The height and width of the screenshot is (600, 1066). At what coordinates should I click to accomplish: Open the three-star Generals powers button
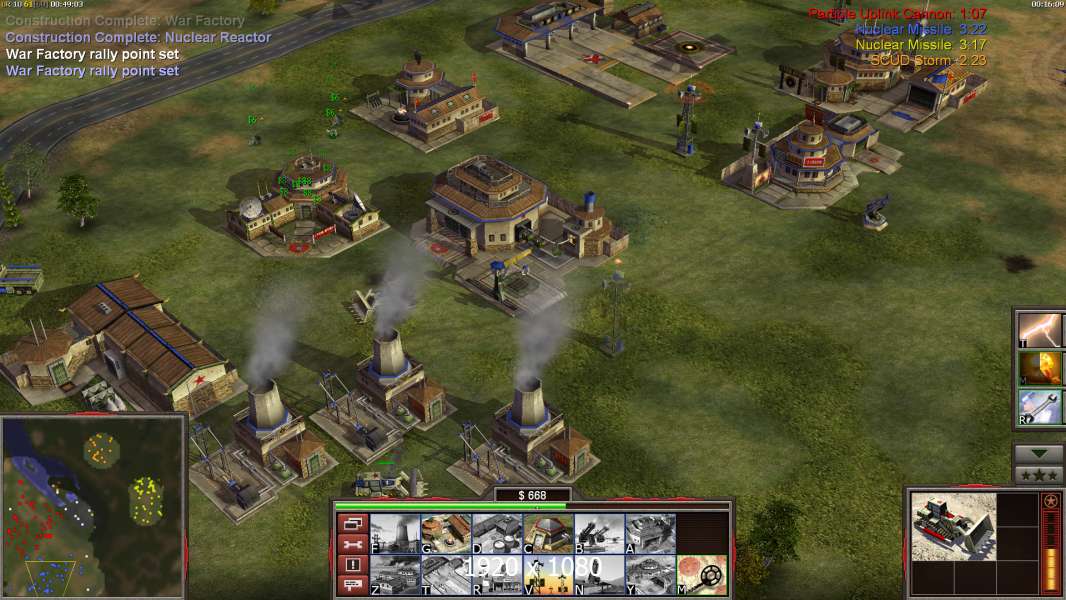pyautogui.click(x=1039, y=475)
